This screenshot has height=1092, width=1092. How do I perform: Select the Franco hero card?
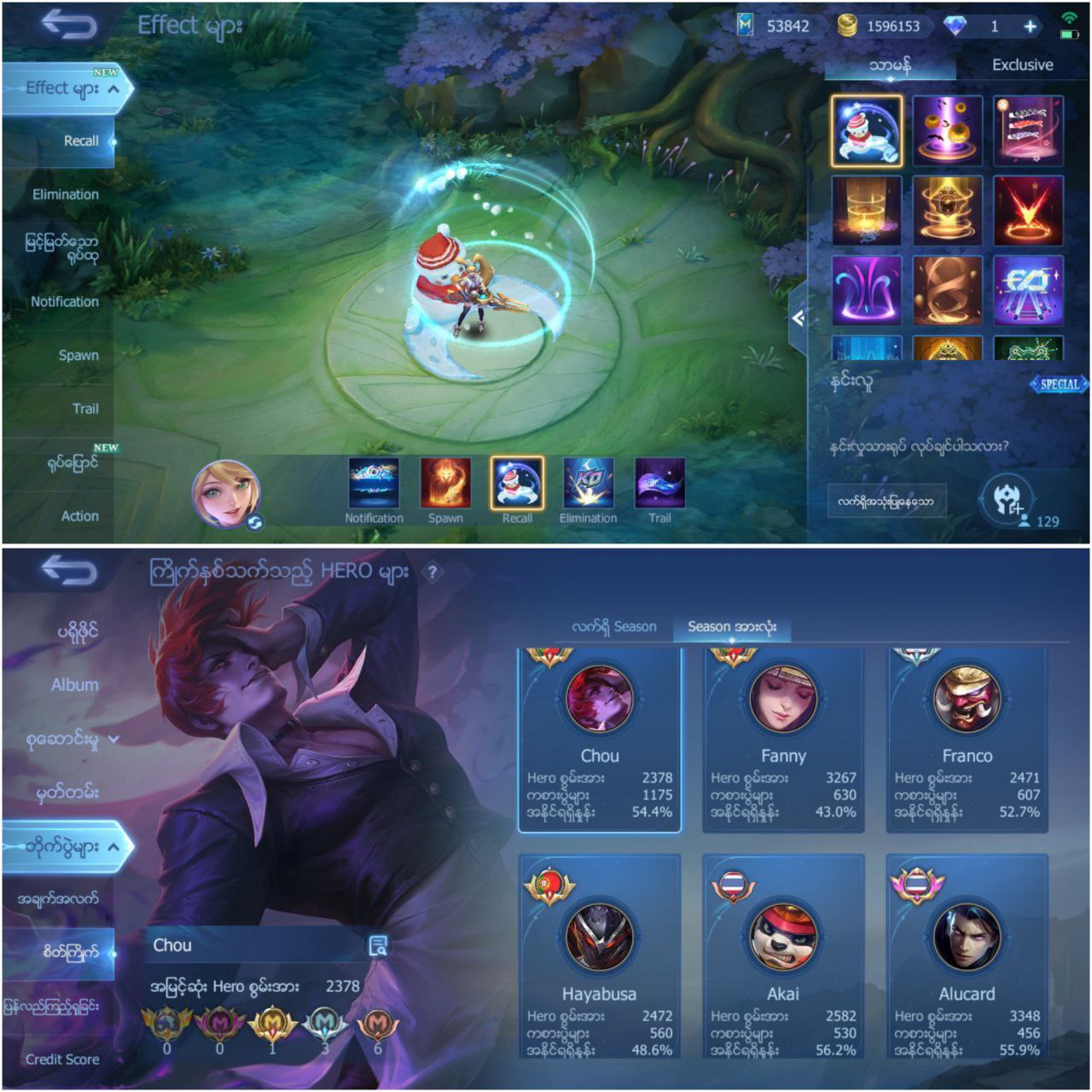point(967,740)
